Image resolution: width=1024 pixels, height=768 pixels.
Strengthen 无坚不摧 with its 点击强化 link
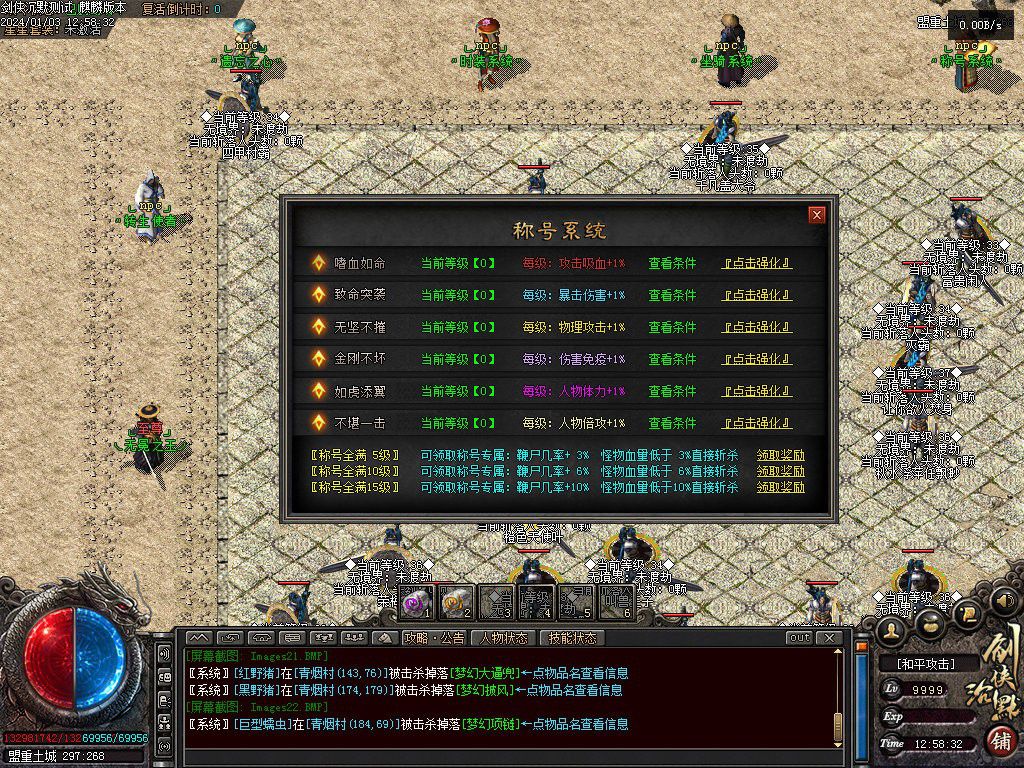click(x=757, y=328)
